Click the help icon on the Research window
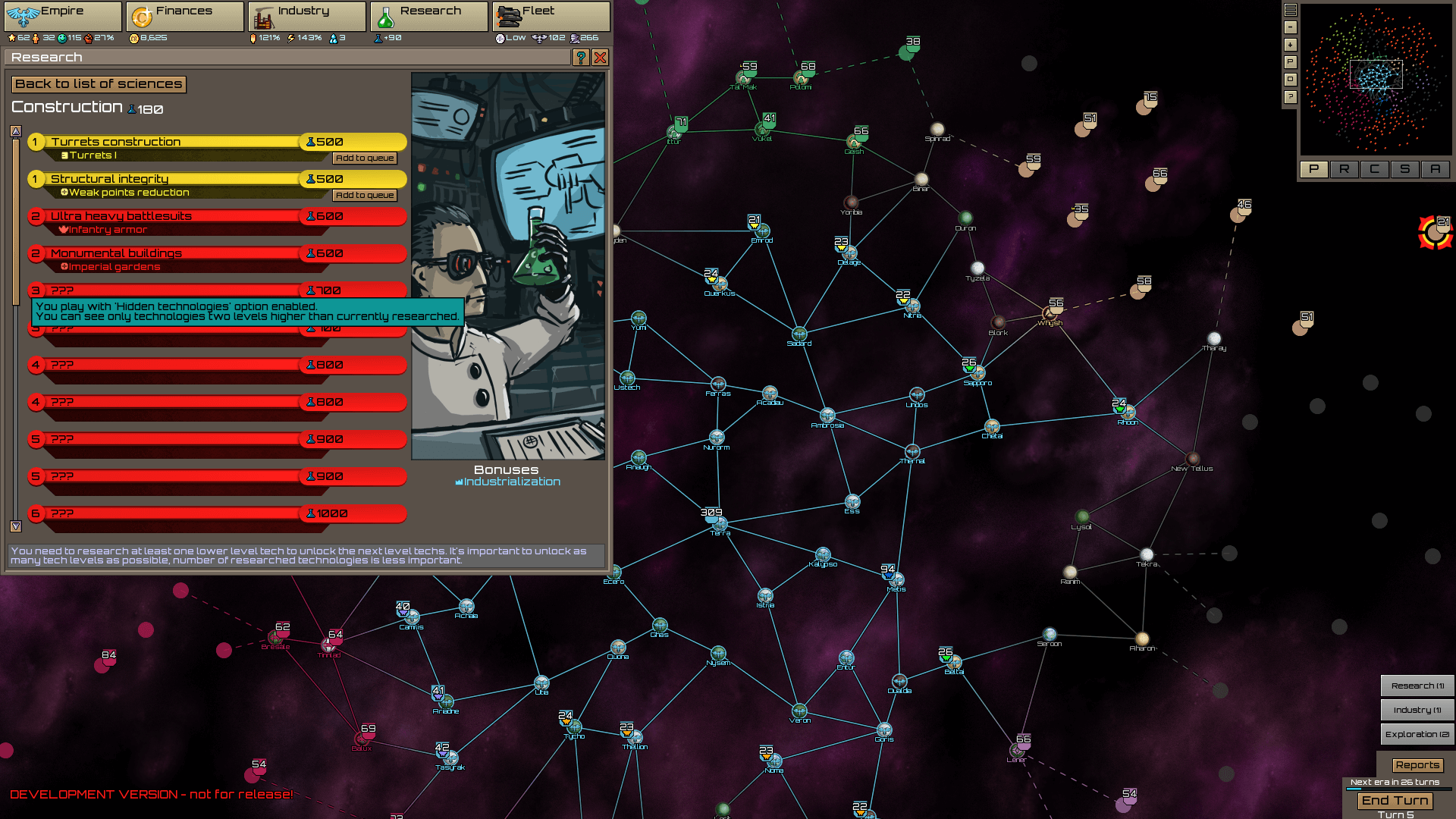The width and height of the screenshot is (1456, 819). click(x=581, y=58)
